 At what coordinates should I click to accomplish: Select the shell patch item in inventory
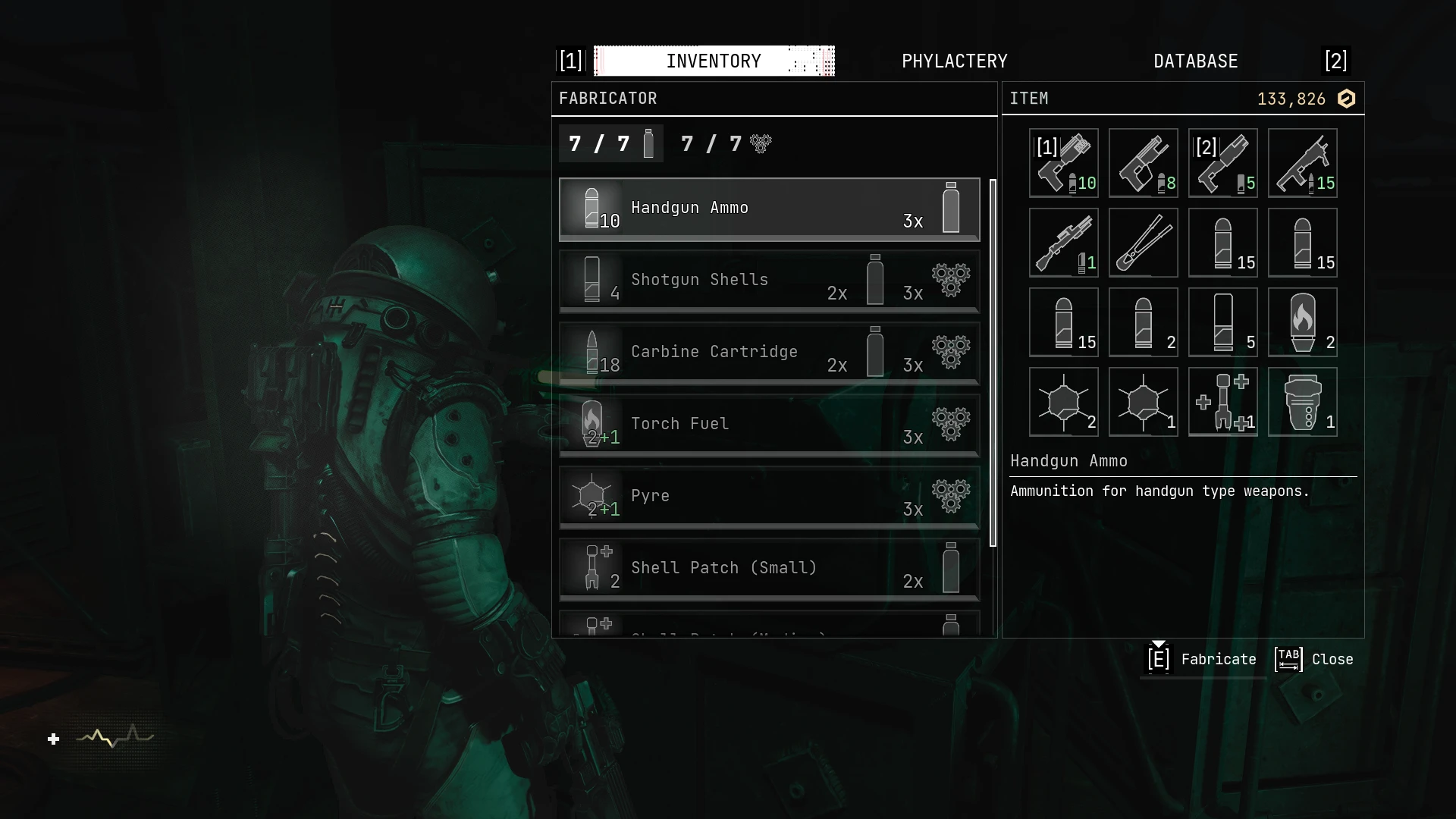[x=1222, y=402]
